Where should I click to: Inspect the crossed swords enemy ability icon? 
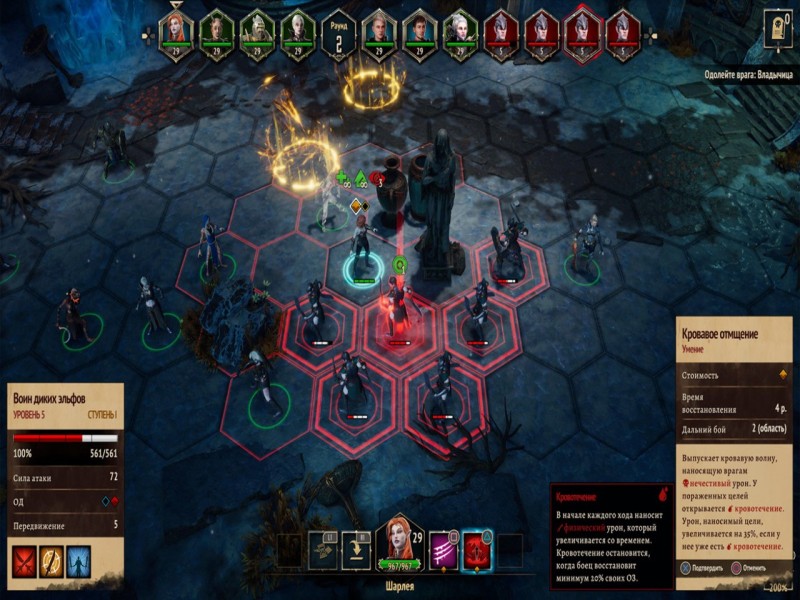pyautogui.click(x=24, y=561)
